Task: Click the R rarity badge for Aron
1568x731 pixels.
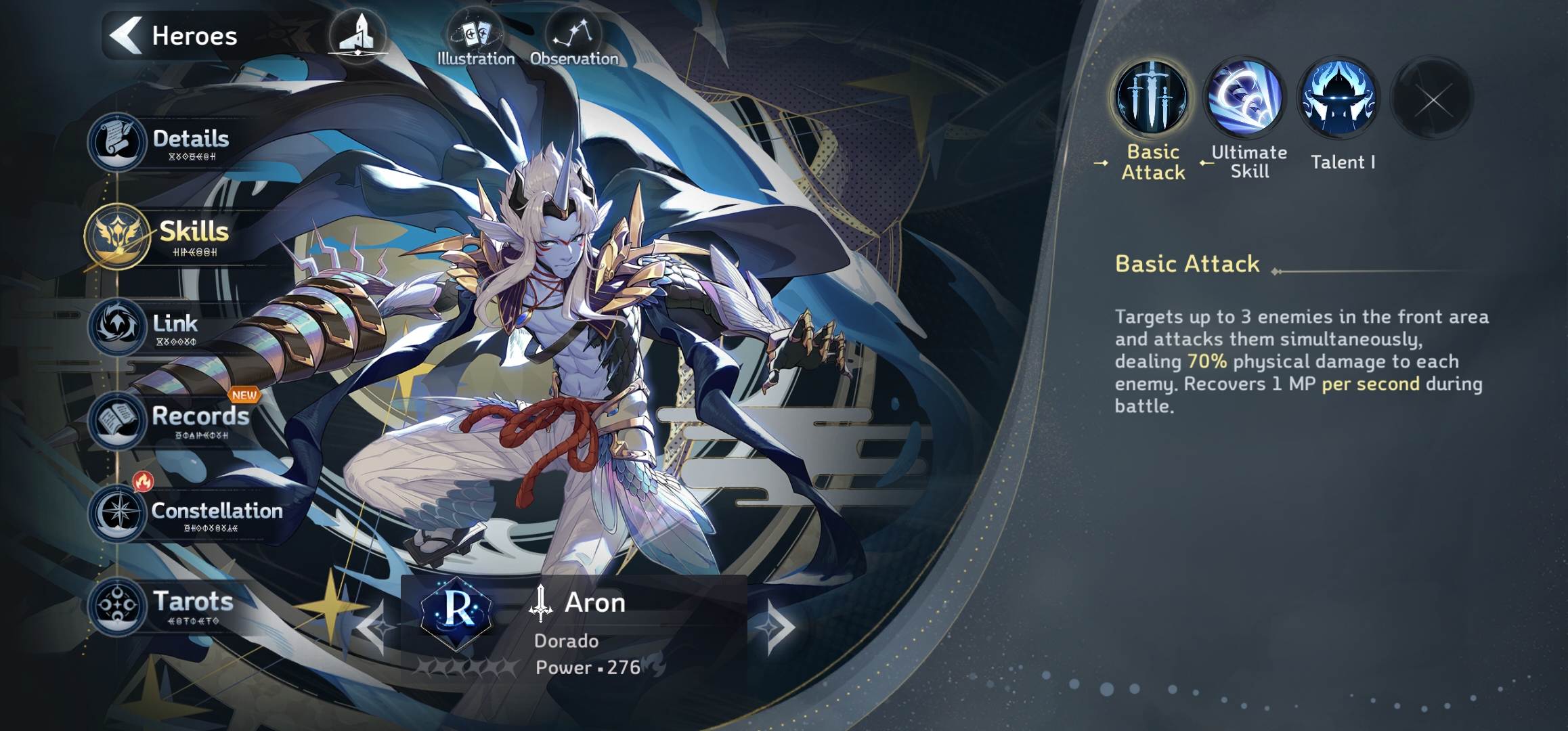Action: 457,611
